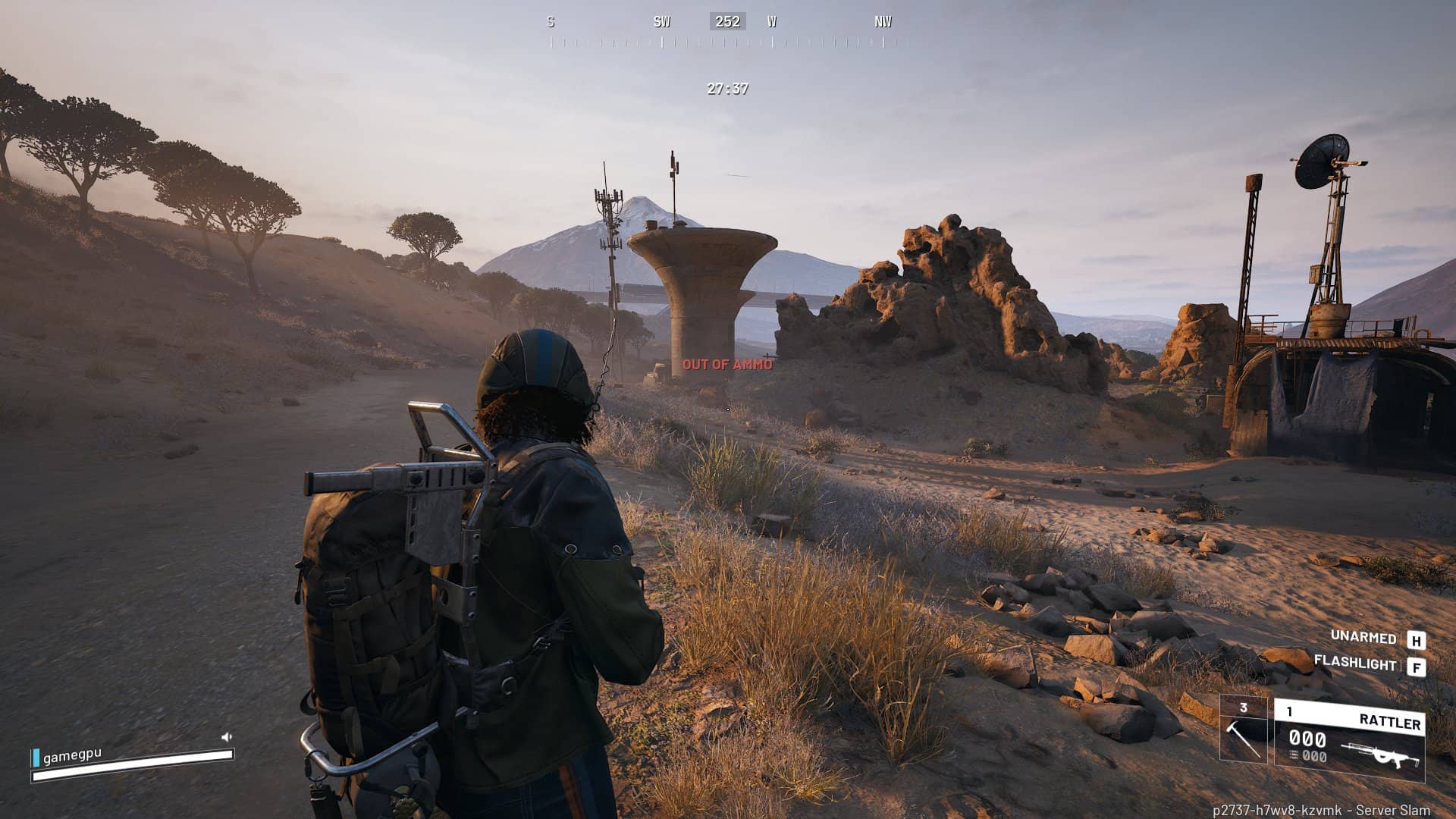
Task: Click the match timer showing 27:37
Action: pyautogui.click(x=726, y=89)
